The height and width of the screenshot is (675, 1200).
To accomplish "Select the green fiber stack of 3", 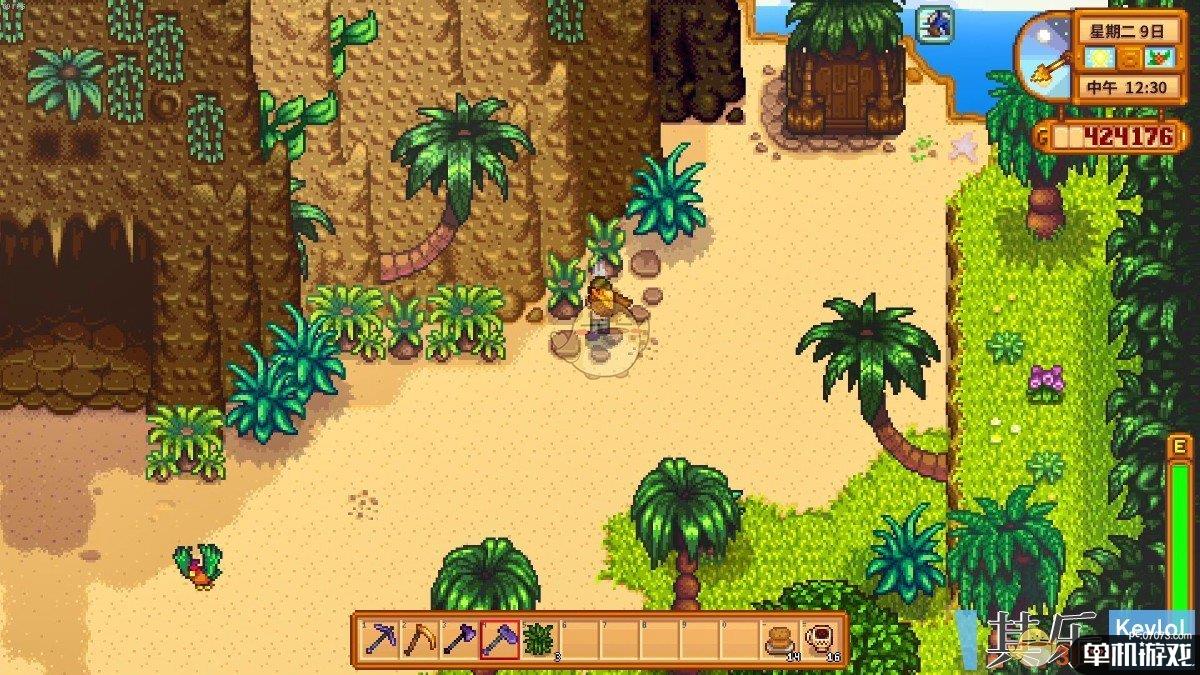I will [x=540, y=638].
